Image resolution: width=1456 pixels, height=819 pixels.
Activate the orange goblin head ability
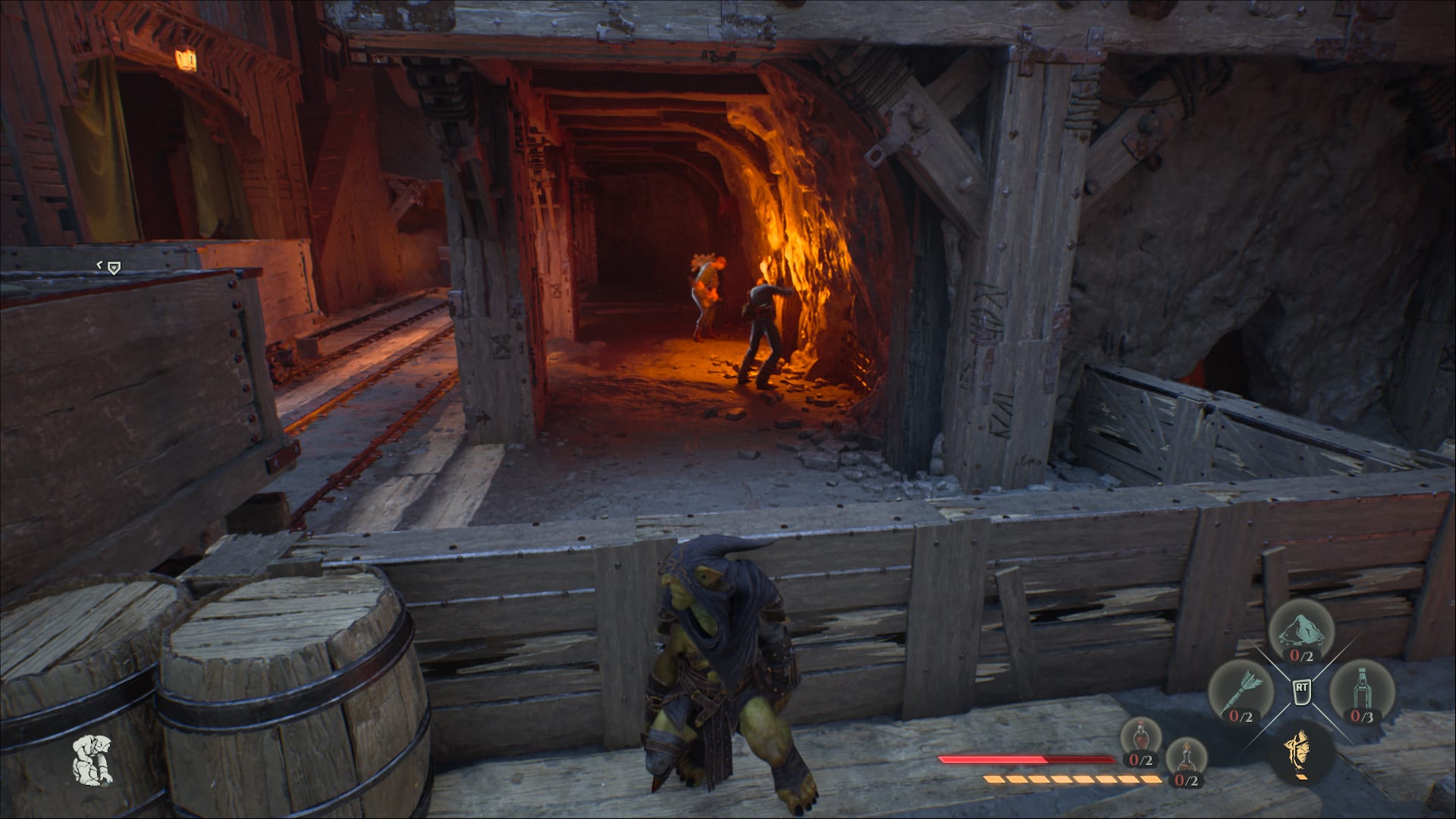[1301, 752]
